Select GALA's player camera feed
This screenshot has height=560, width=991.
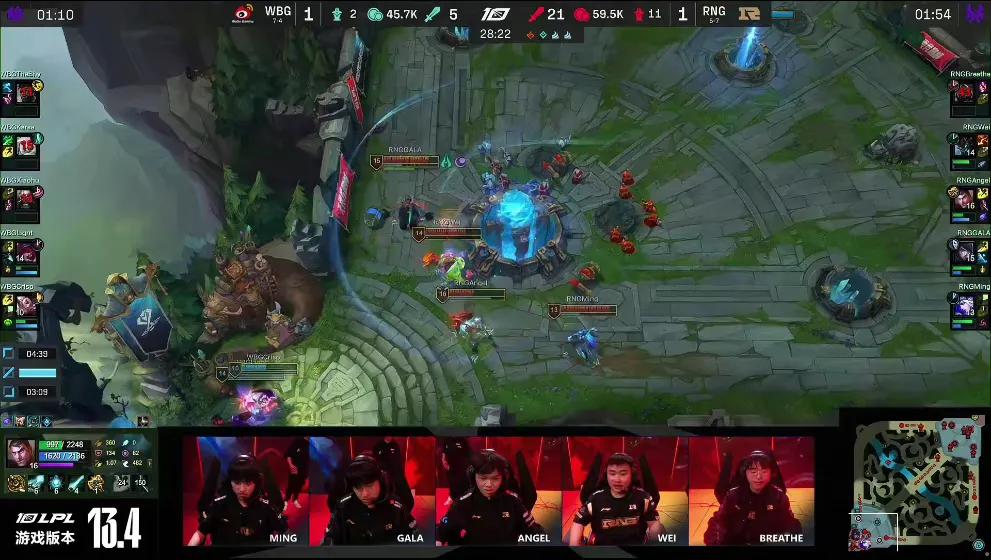[x=373, y=491]
